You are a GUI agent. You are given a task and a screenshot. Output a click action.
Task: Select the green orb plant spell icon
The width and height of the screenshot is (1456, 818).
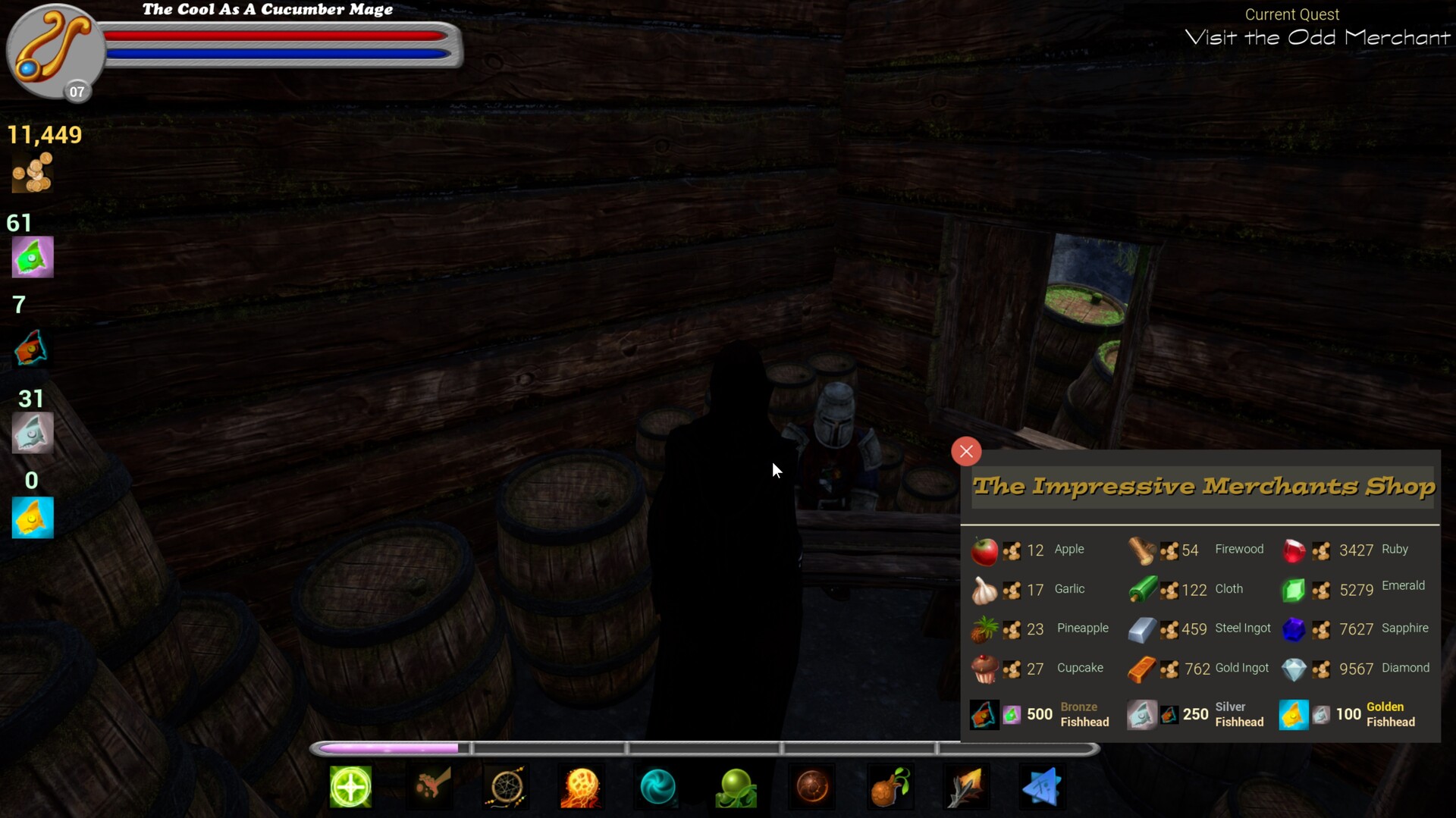pos(736,788)
